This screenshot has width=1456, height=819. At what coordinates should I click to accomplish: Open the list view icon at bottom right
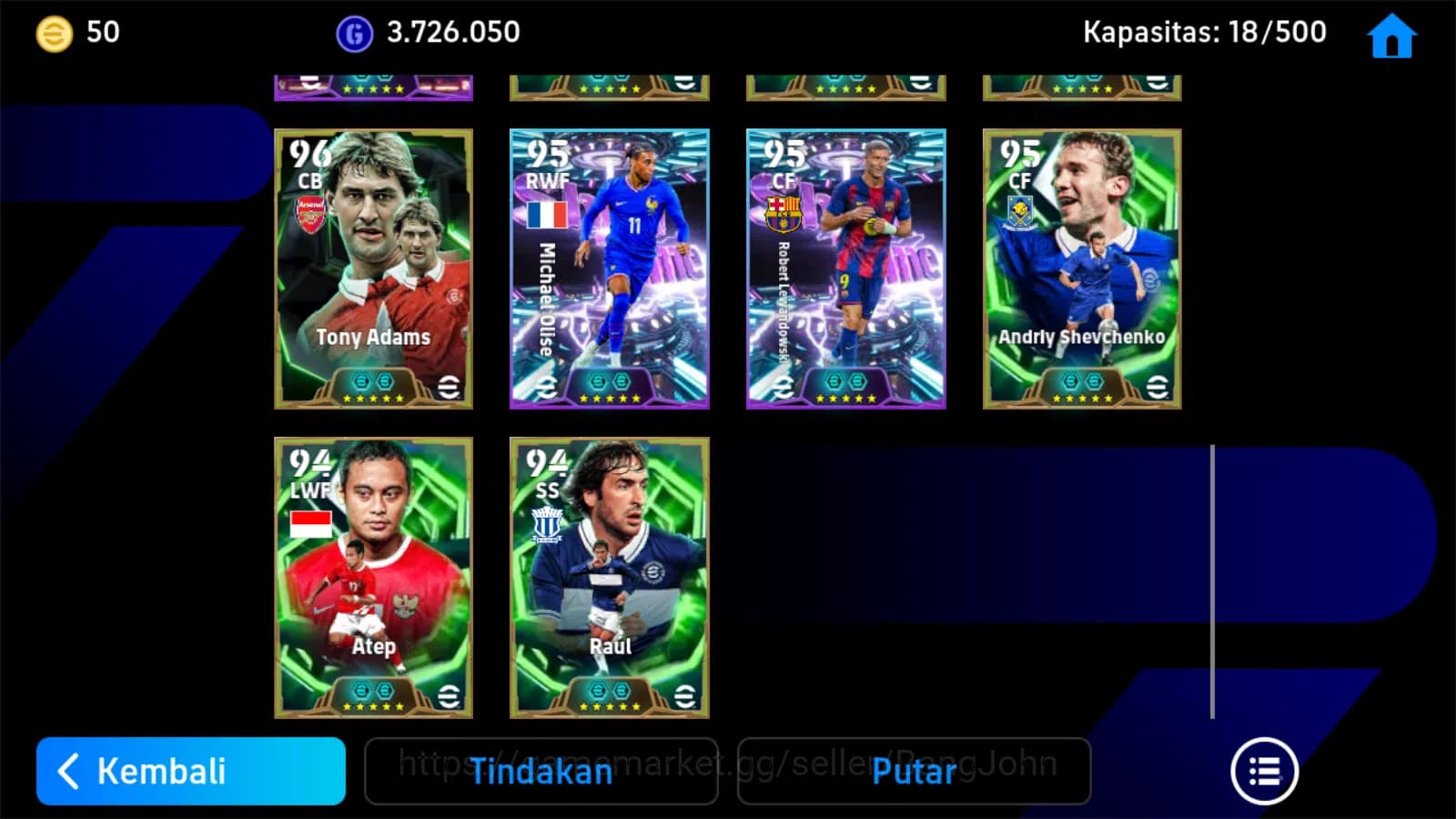(x=1265, y=769)
